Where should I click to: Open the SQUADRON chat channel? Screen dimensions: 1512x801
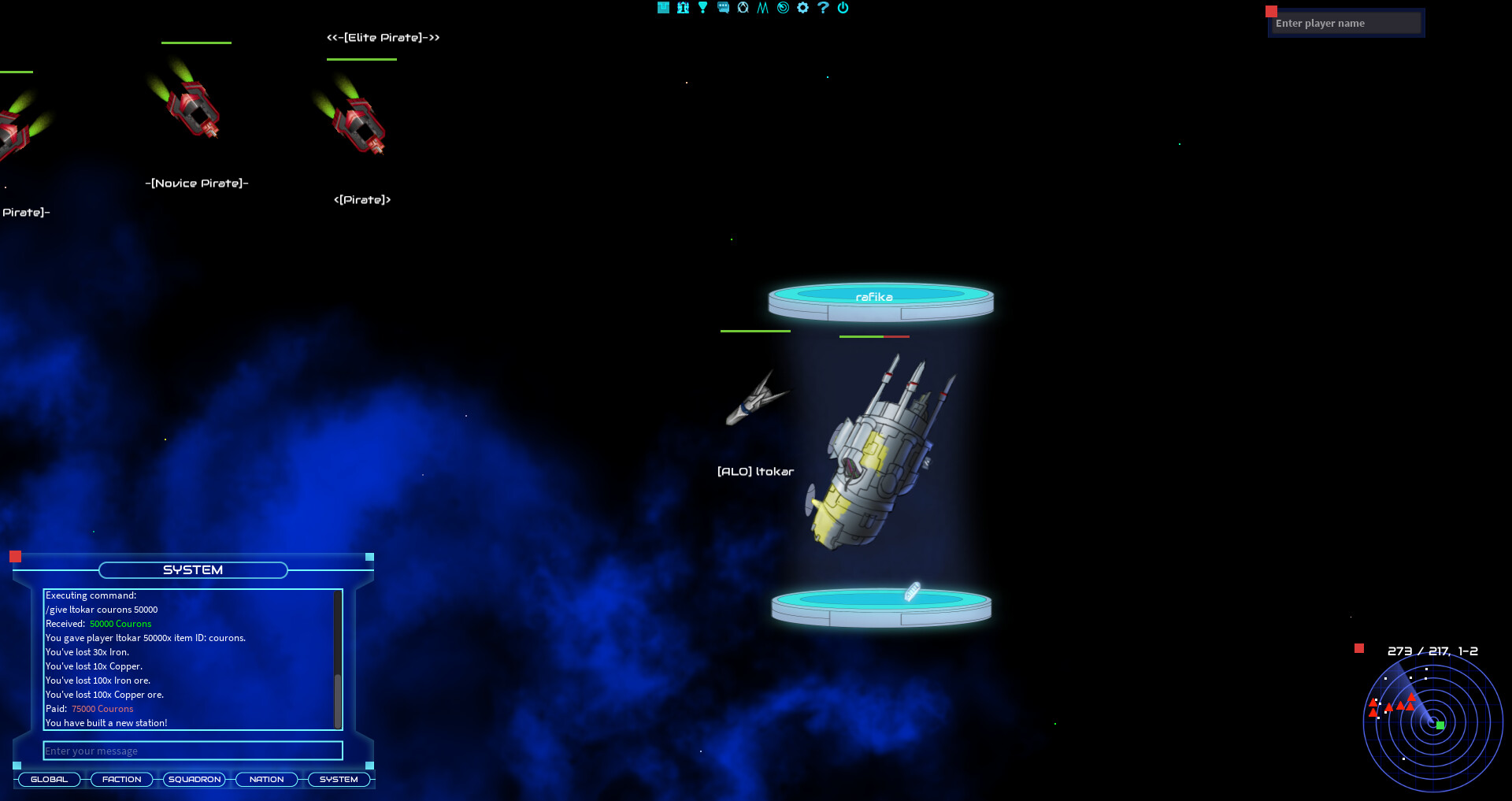click(194, 779)
